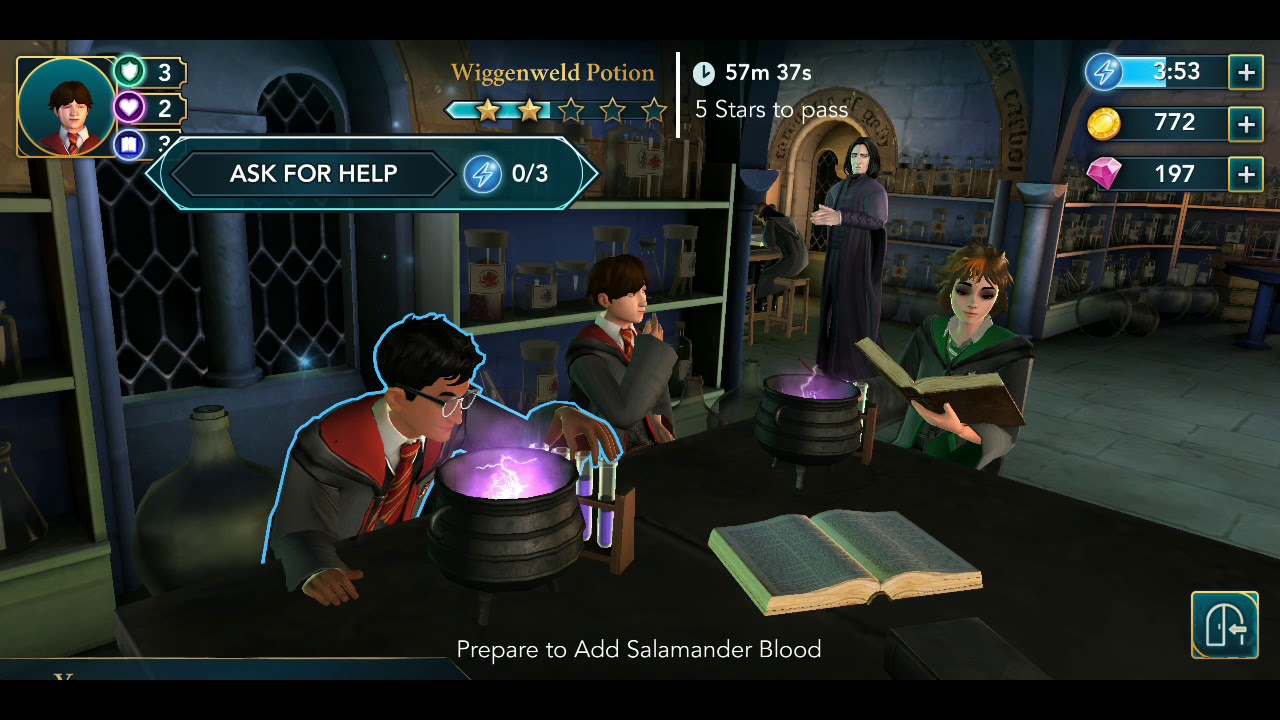Add more energy with the plus button
Image resolution: width=1280 pixels, height=720 pixels.
1246,72
